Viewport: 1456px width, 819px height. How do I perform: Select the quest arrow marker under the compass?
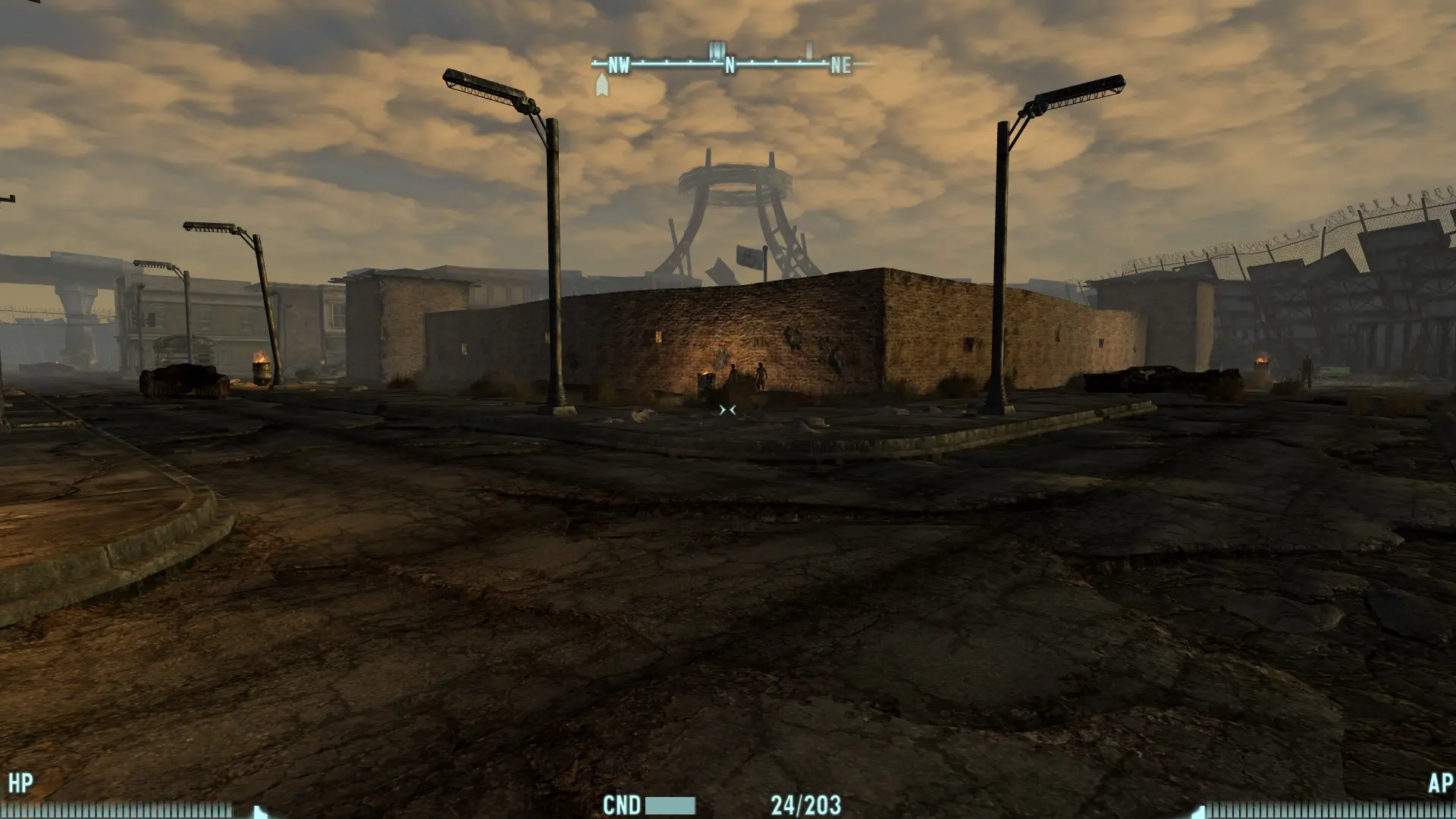(602, 85)
